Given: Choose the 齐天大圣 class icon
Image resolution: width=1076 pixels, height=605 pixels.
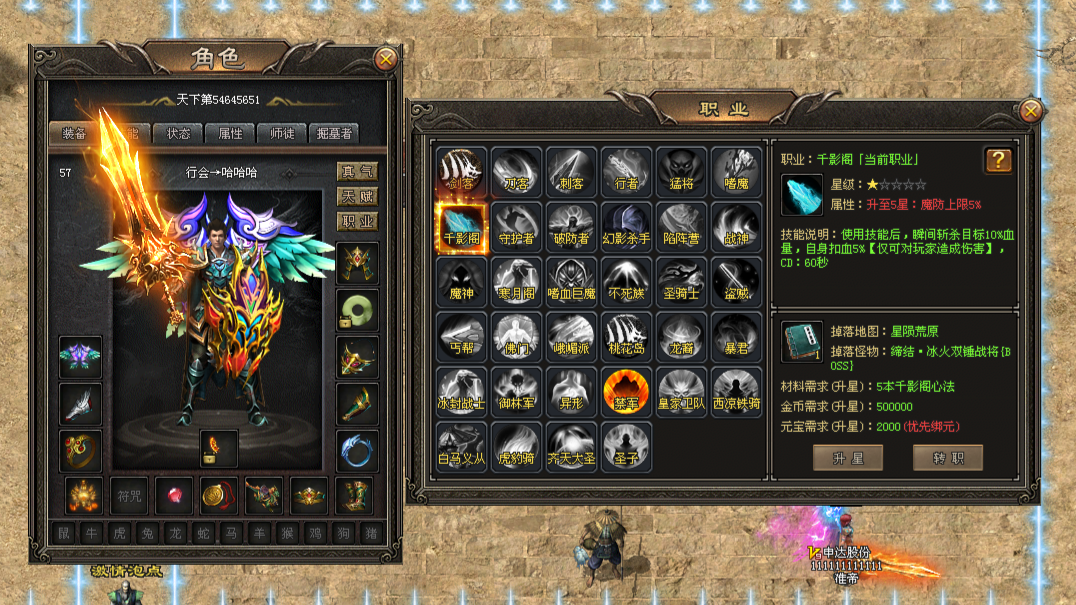Looking at the screenshot, I should tap(572, 447).
